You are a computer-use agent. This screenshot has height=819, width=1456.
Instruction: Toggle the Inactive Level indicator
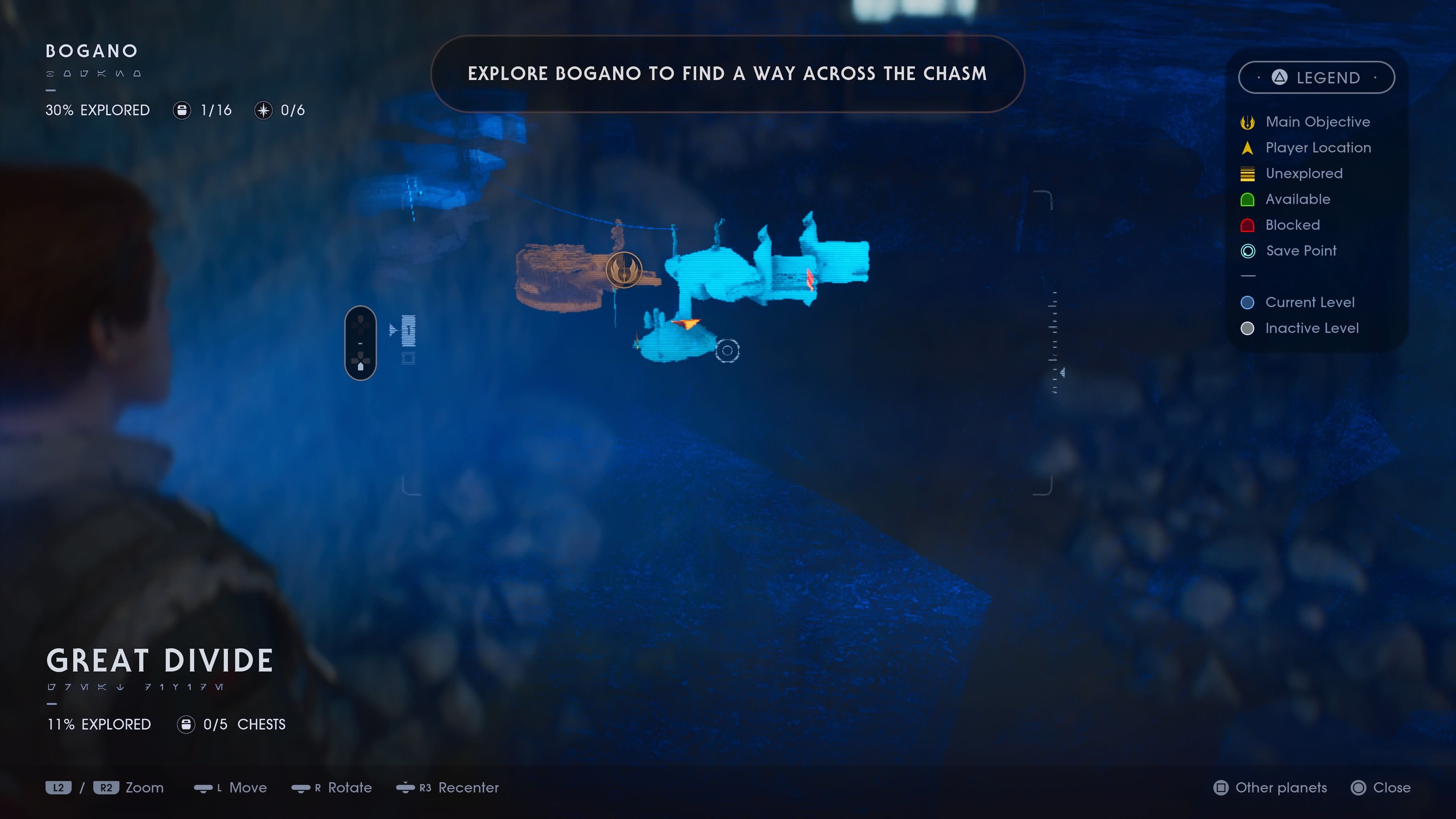(1247, 328)
